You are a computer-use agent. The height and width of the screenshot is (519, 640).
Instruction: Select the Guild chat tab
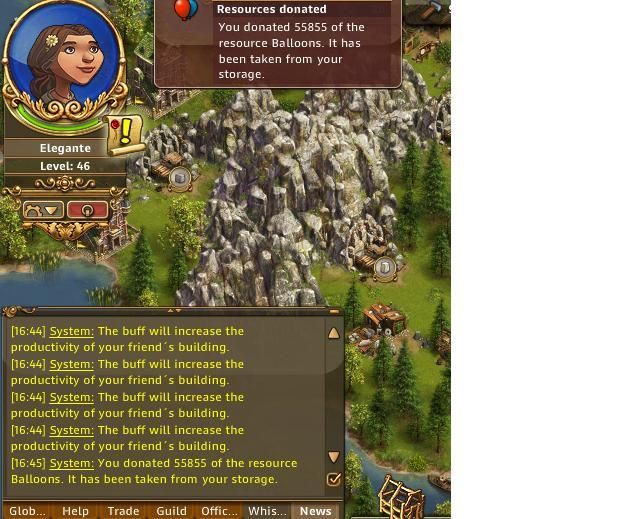click(x=171, y=510)
